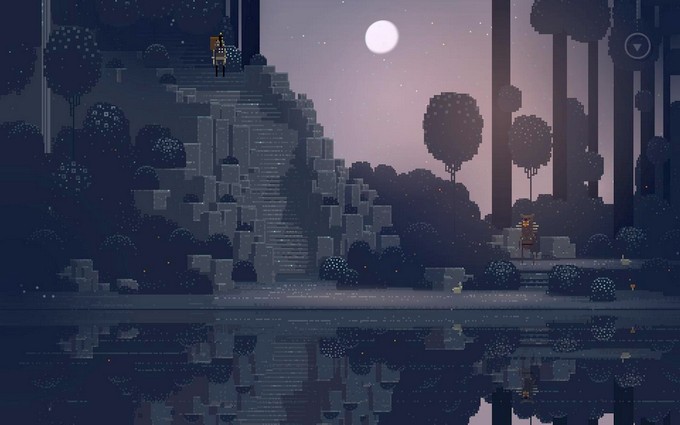Open the circular down-arrow menu button
The height and width of the screenshot is (425, 680).
click(x=637, y=46)
